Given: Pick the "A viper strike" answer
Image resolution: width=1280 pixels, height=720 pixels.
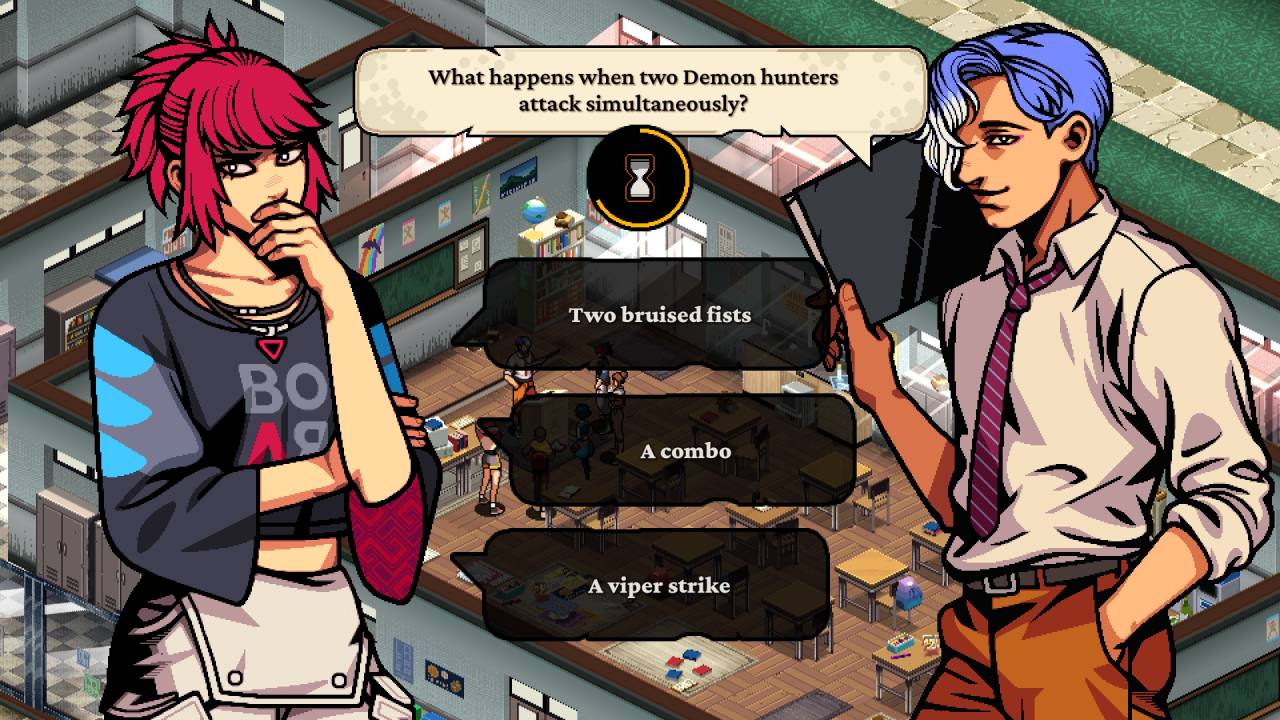Looking at the screenshot, I should pos(658,586).
